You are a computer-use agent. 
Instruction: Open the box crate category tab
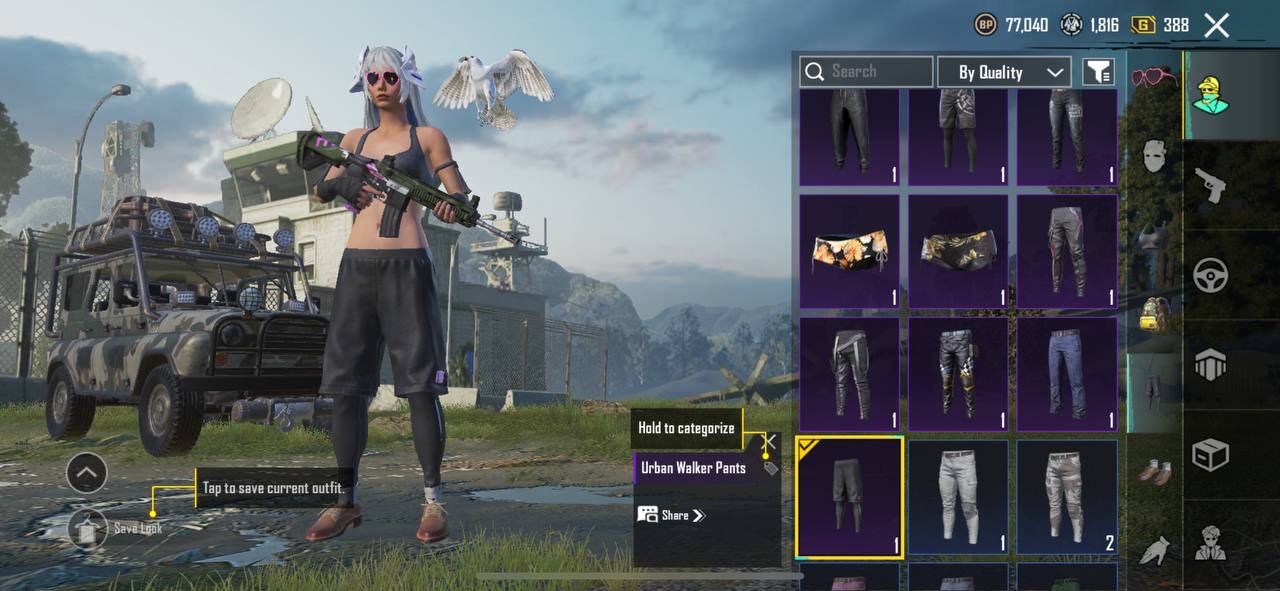click(1211, 455)
